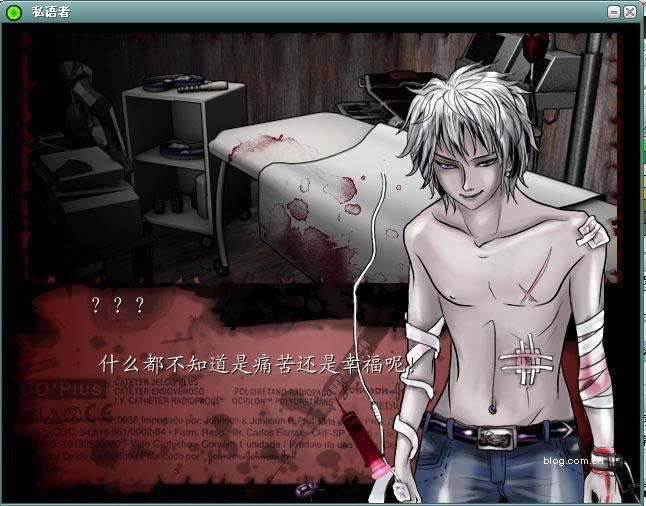Minimize the game window

(614, 12)
